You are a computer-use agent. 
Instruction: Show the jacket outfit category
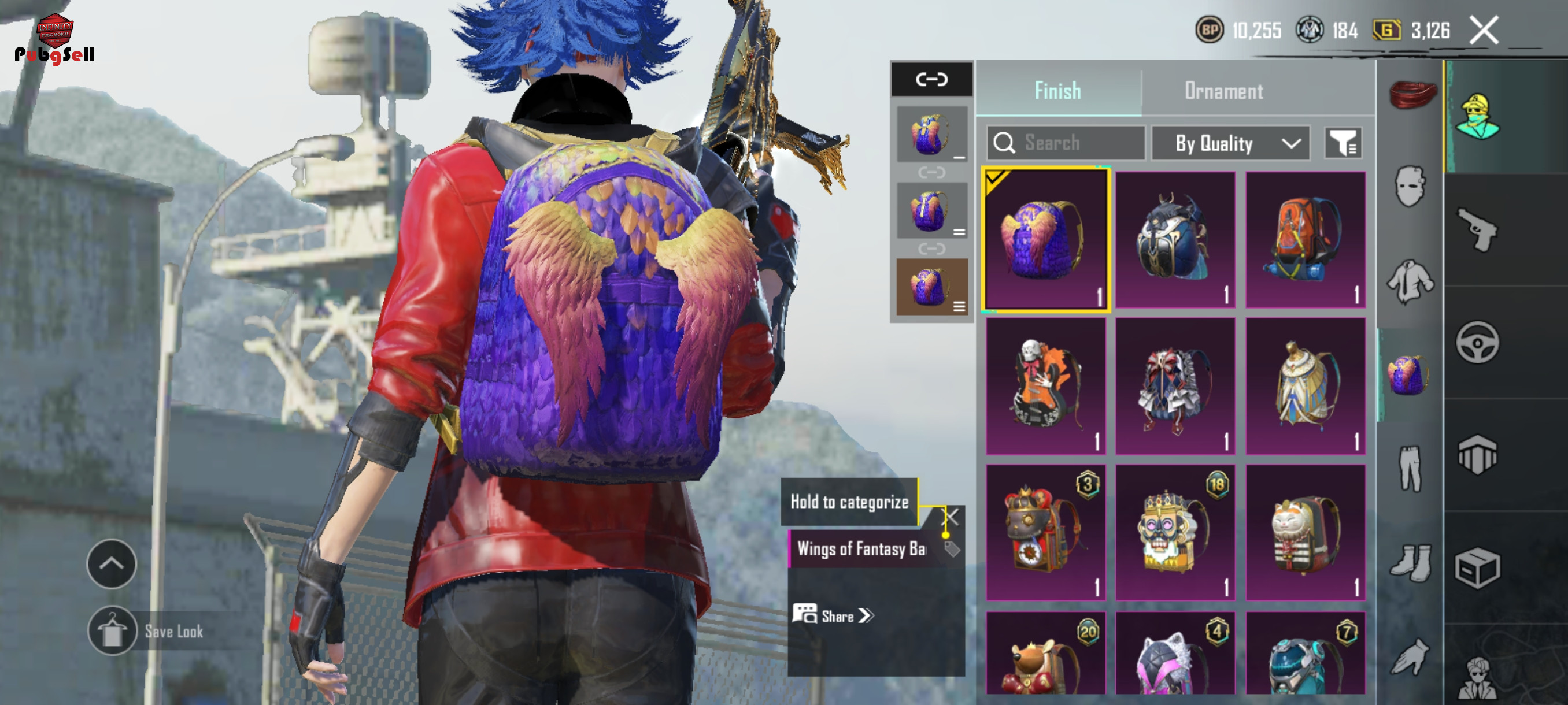pyautogui.click(x=1410, y=281)
